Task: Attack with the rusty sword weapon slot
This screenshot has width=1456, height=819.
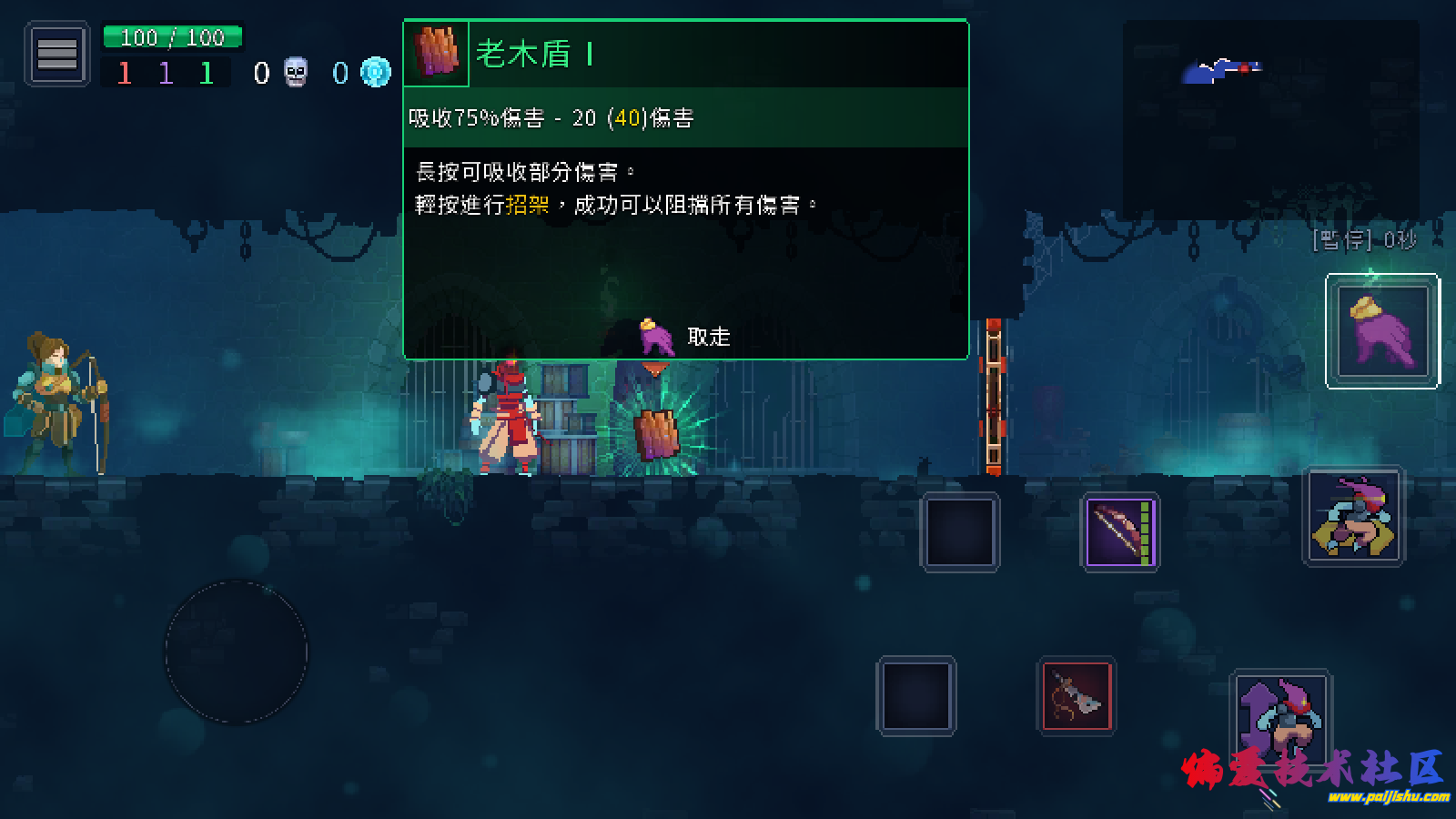Action: [1076, 696]
